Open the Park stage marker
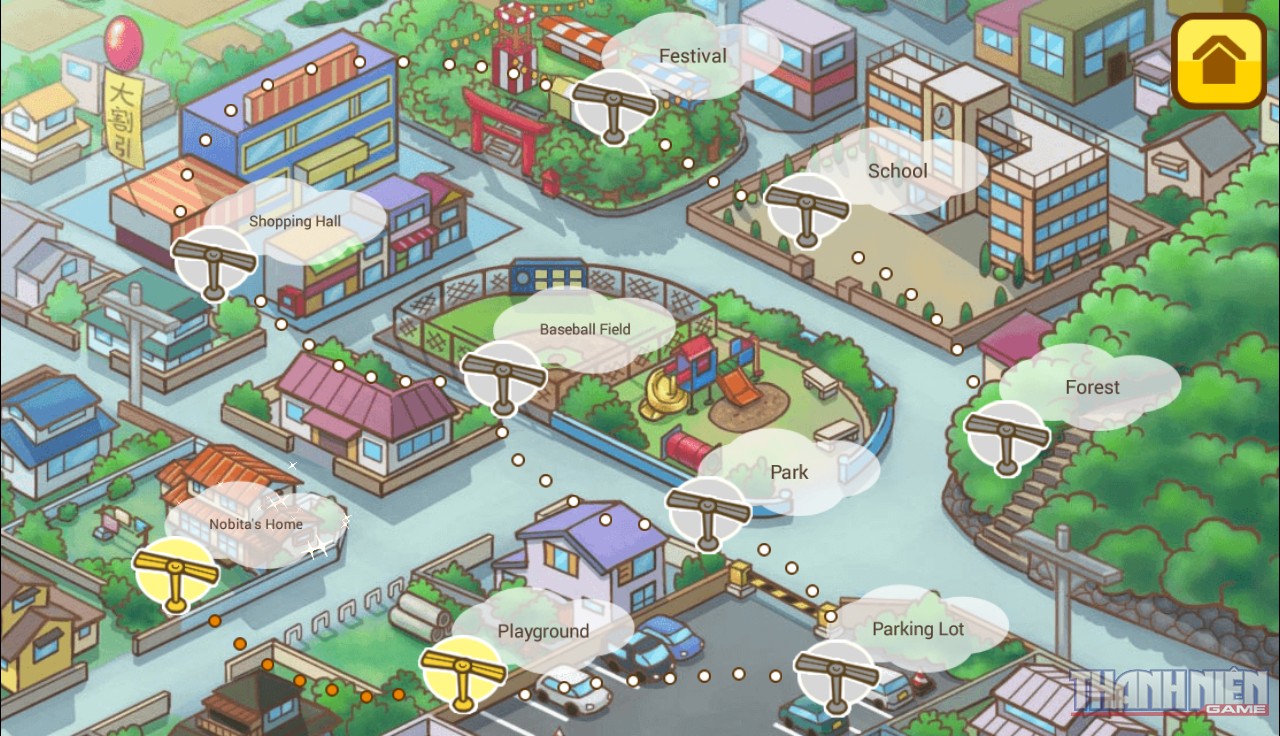The width and height of the screenshot is (1280, 736). pos(710,513)
